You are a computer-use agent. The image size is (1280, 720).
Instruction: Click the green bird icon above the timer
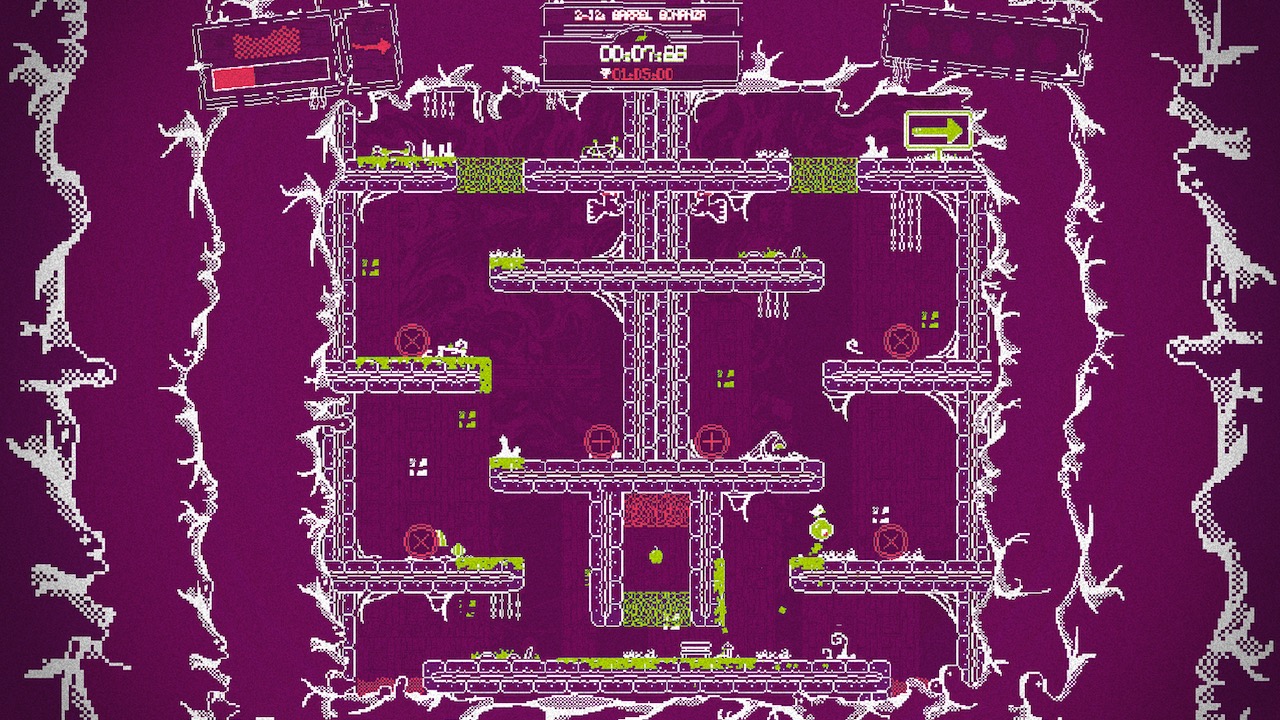click(640, 36)
